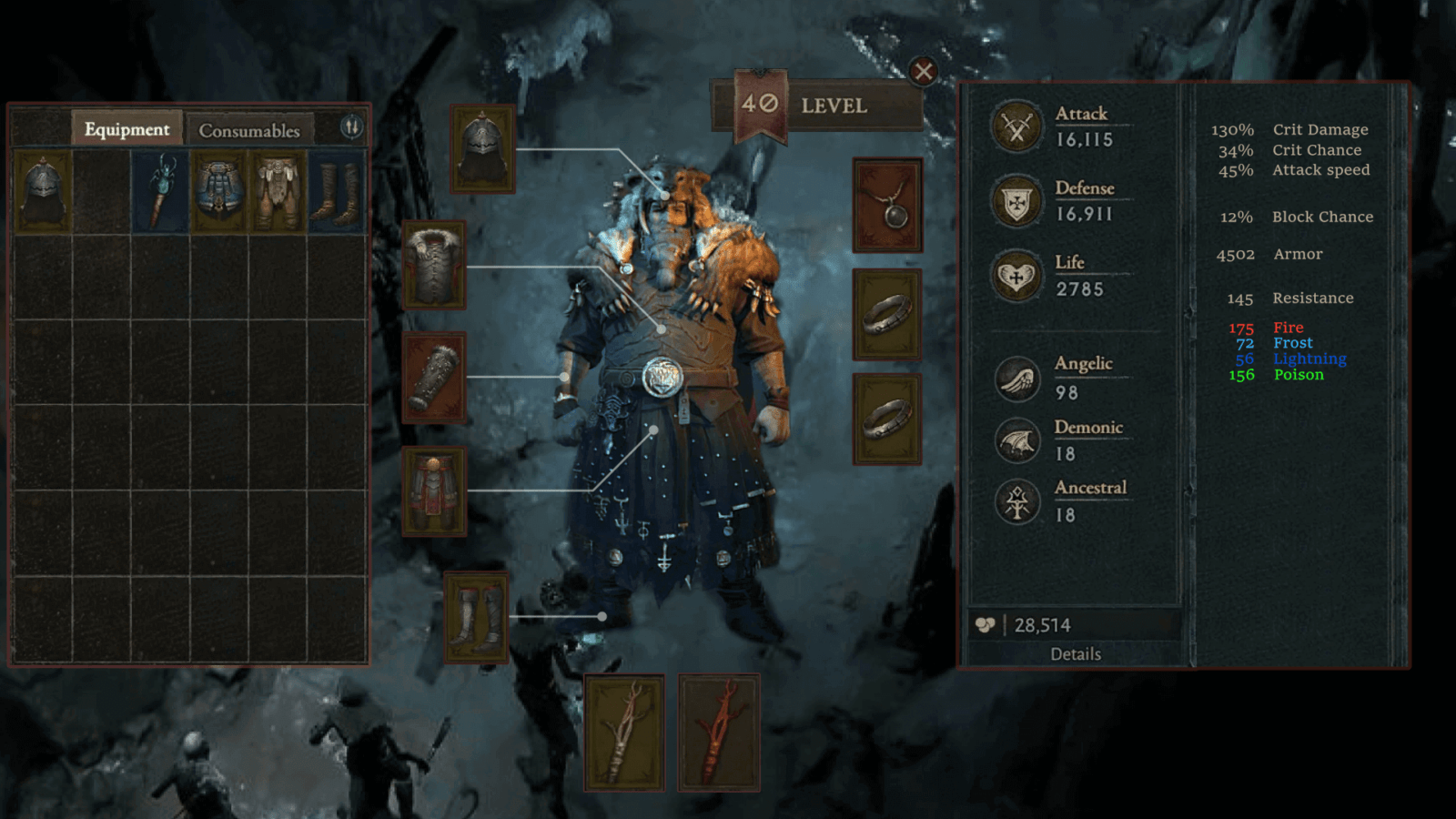The height and width of the screenshot is (819, 1456).
Task: Inspect the equipped amulet slot
Action: (x=887, y=206)
